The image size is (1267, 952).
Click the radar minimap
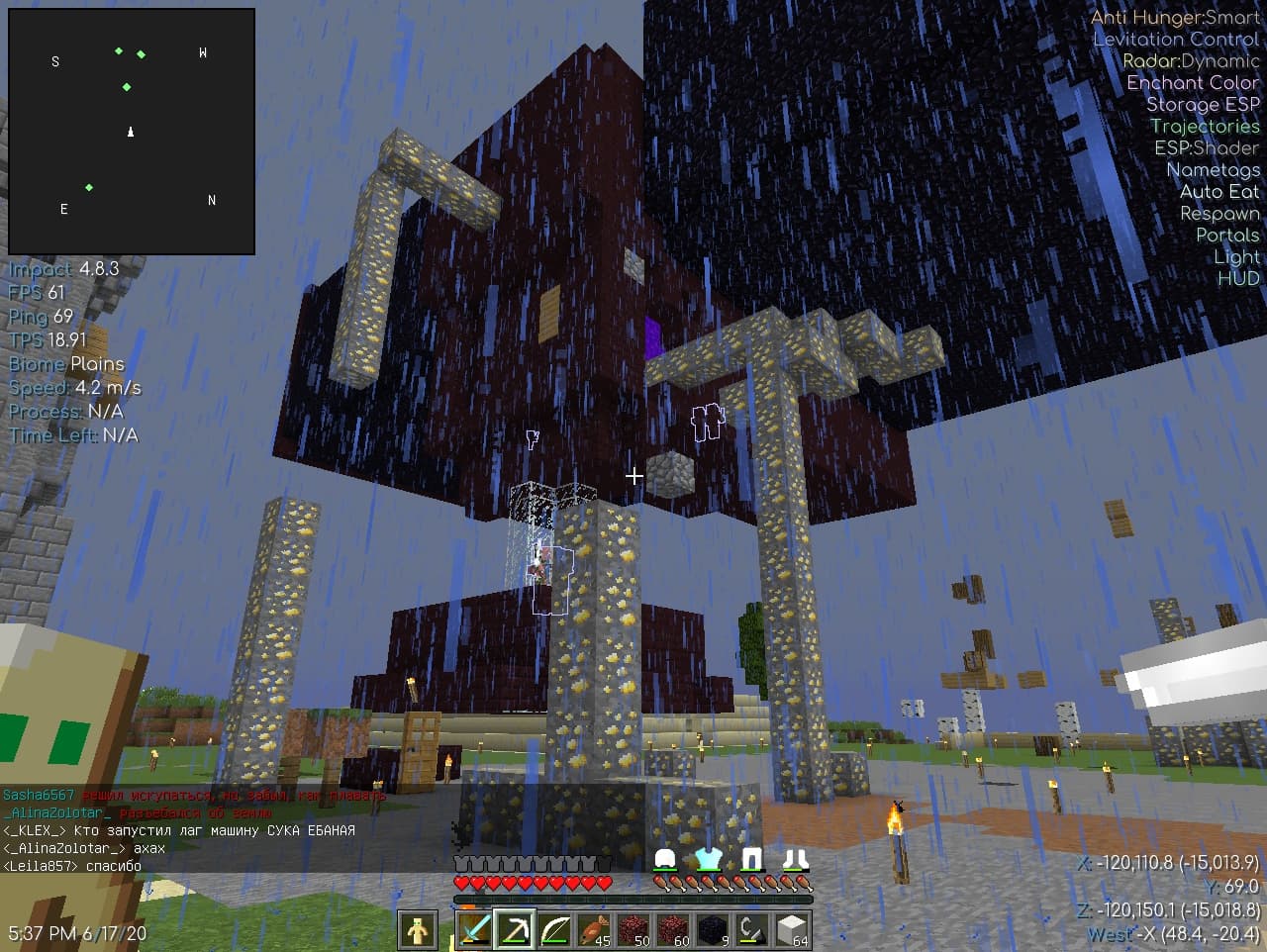pyautogui.click(x=132, y=132)
